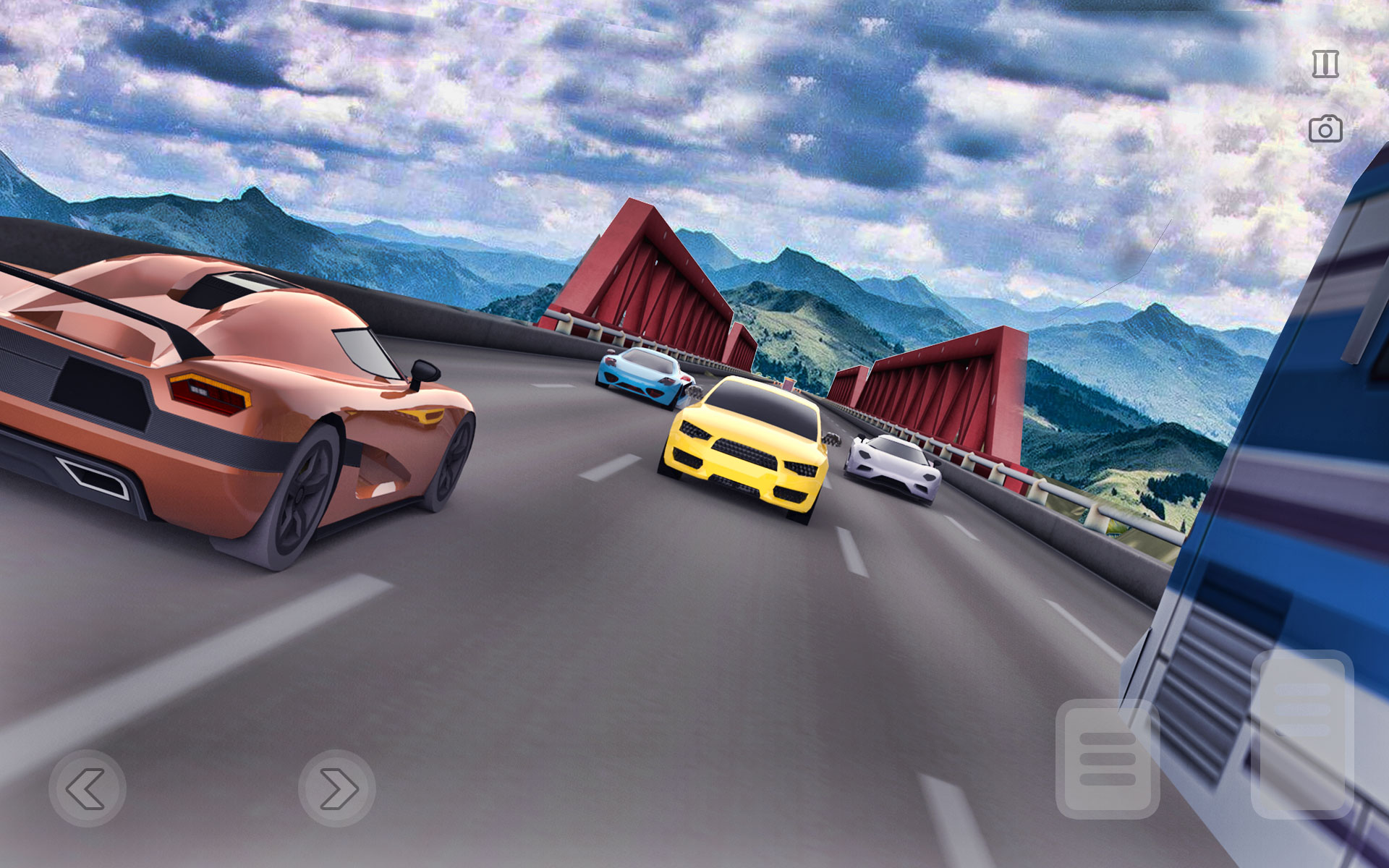Pause the race
This screenshot has height=868, width=1389.
tap(1325, 64)
